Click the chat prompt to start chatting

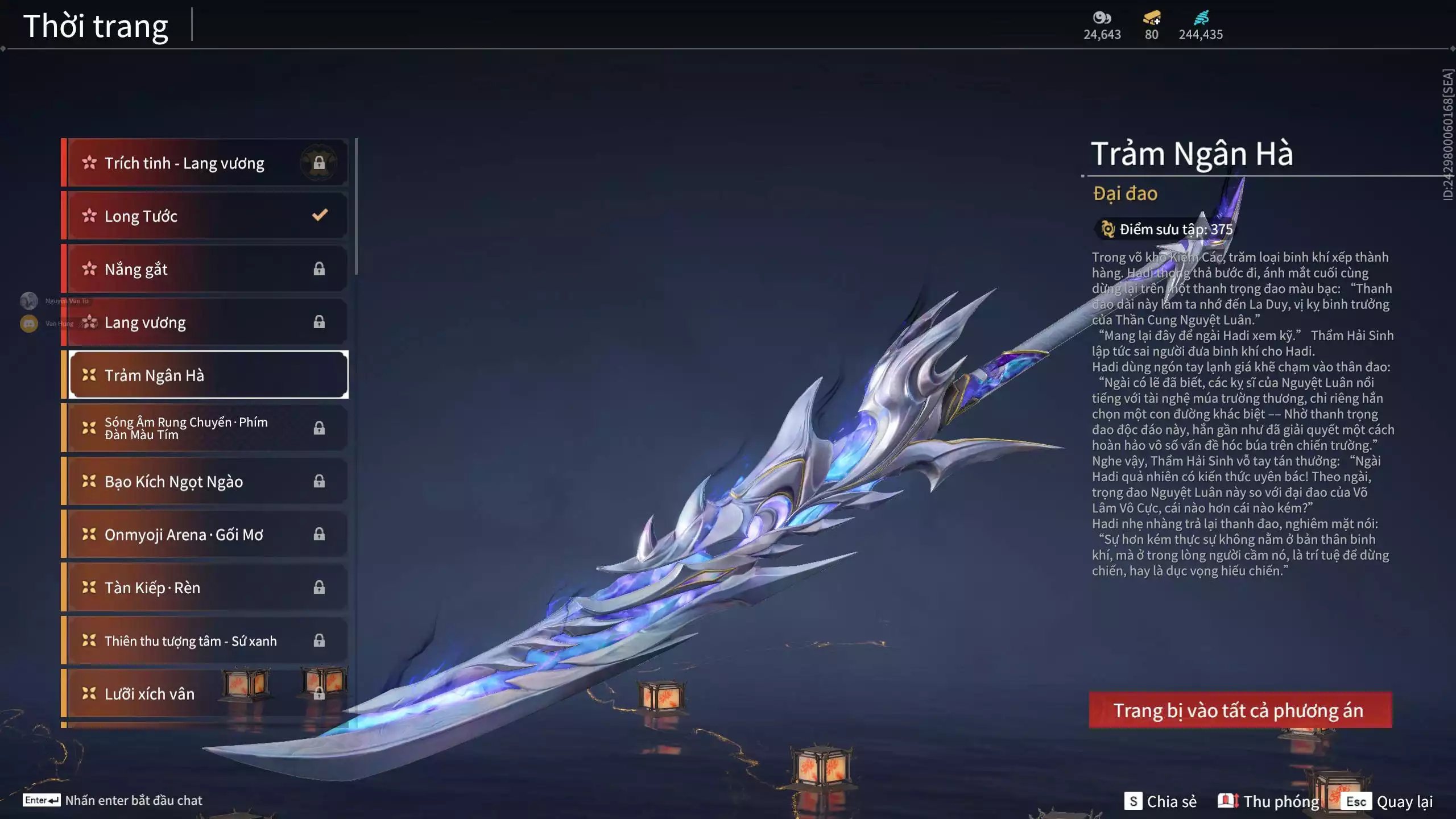pos(113,800)
